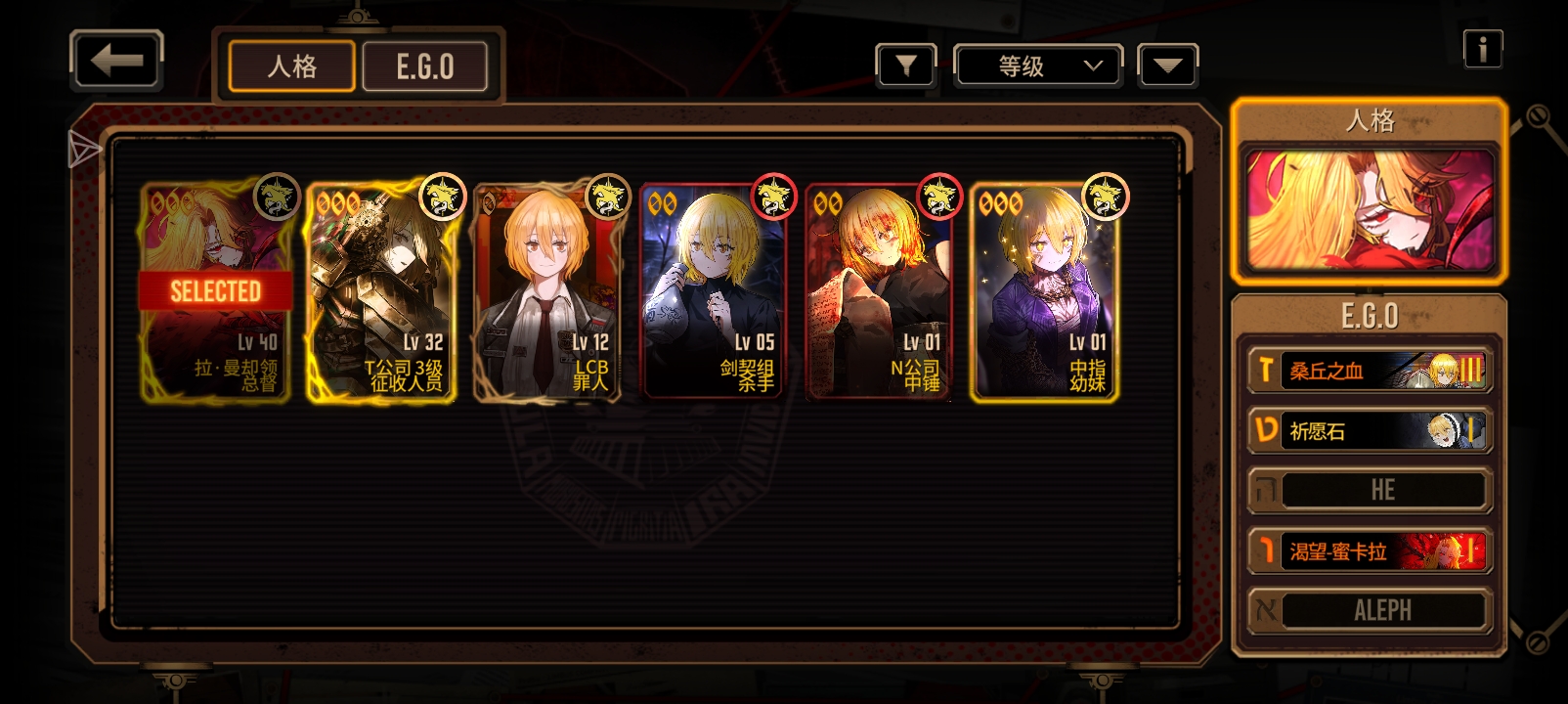The width and height of the screenshot is (1568, 704).
Task: Choose the N公司中锤 identity card
Action: click(878, 291)
